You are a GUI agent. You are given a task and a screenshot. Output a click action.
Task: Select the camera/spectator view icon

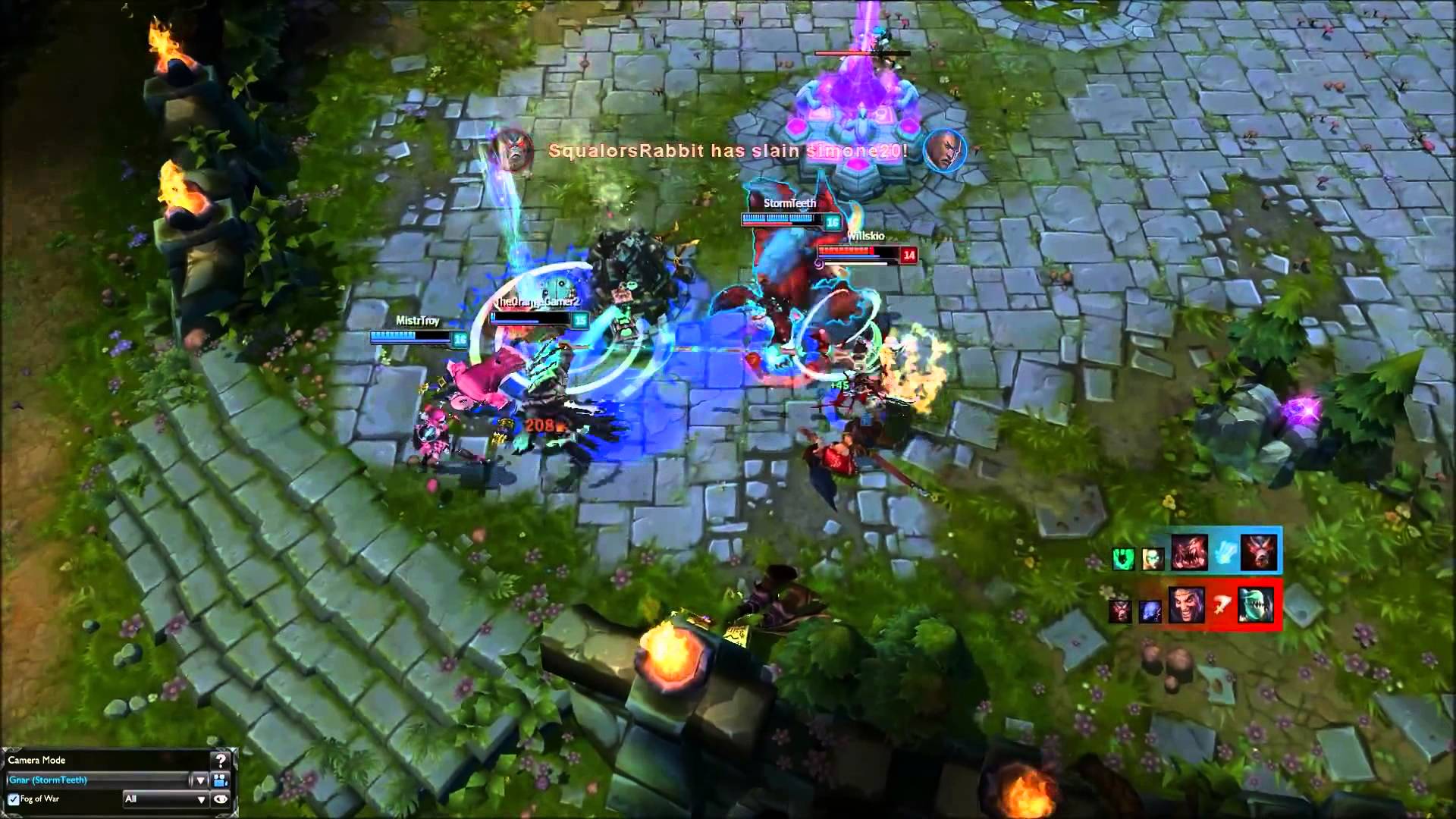pos(218,780)
